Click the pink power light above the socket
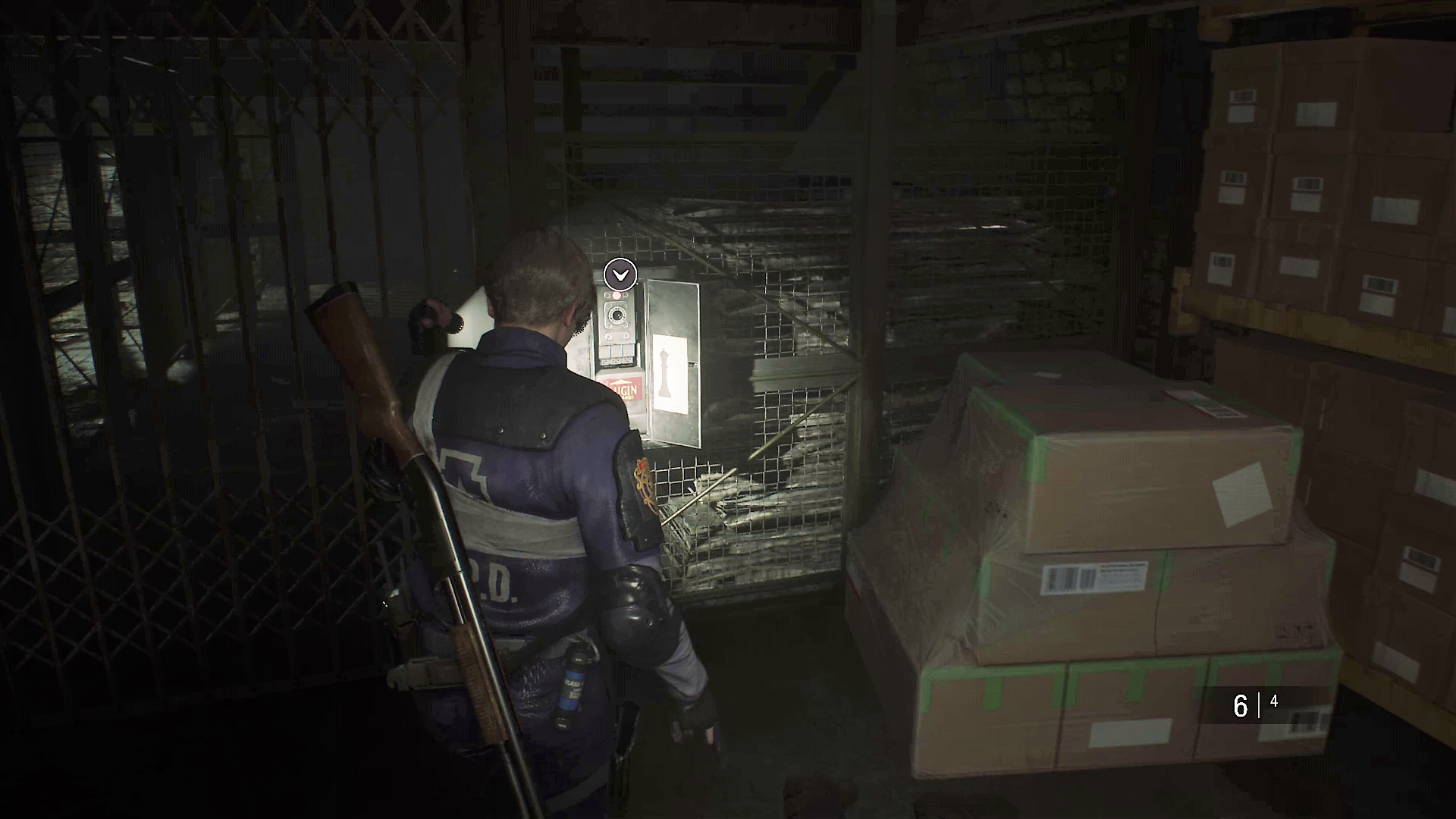 pyautogui.click(x=617, y=294)
